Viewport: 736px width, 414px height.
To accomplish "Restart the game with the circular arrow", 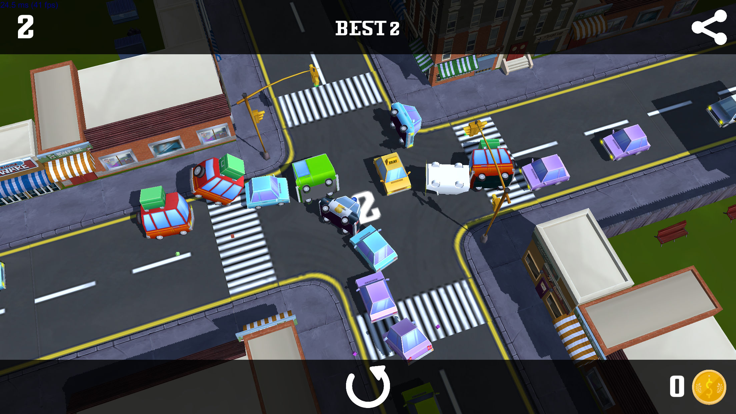I will click(x=367, y=387).
